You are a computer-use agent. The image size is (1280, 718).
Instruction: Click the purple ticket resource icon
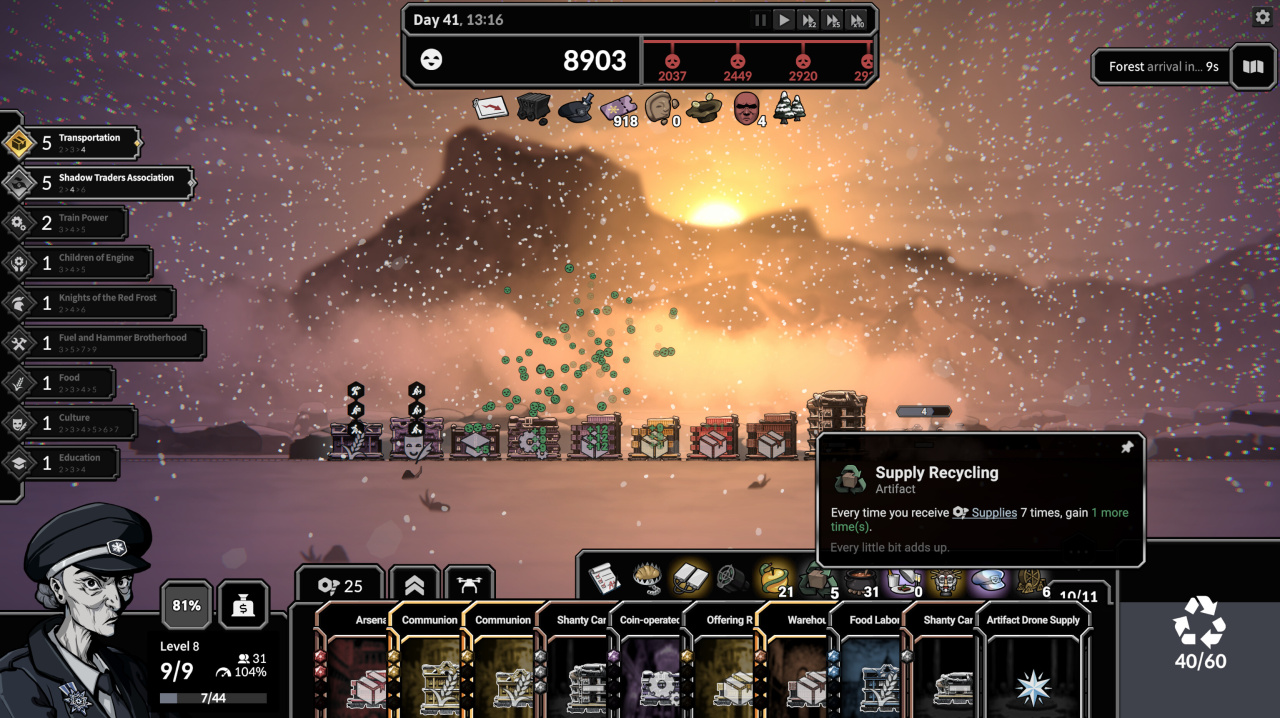coord(617,108)
